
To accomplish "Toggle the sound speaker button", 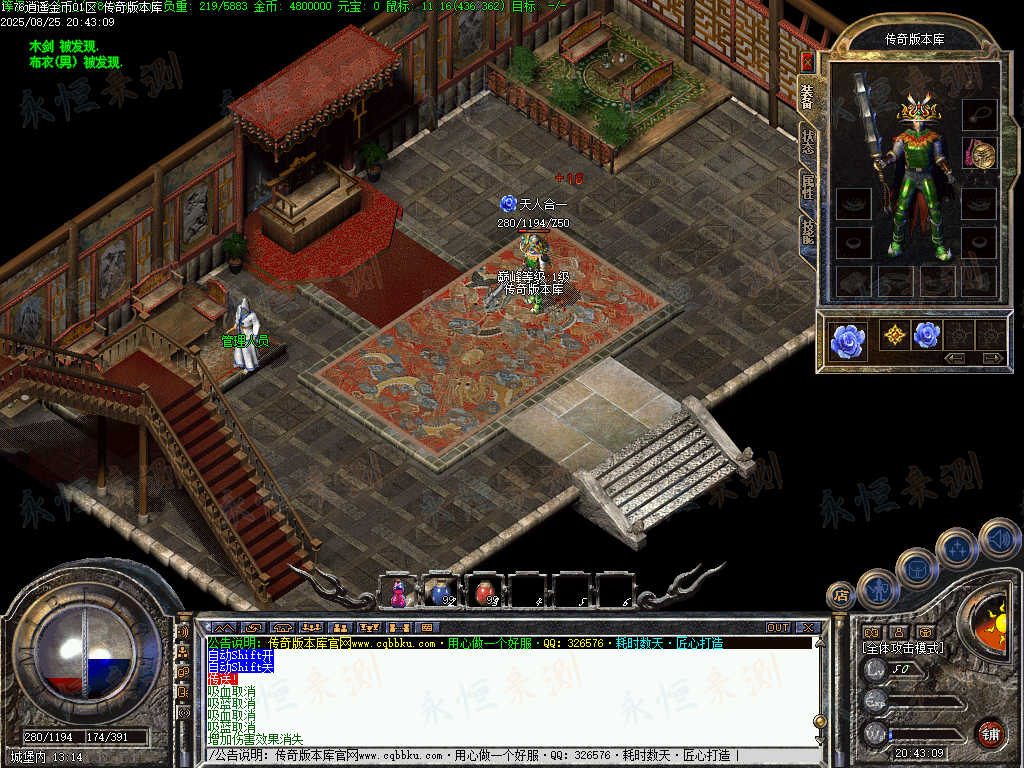I will coord(999,538).
